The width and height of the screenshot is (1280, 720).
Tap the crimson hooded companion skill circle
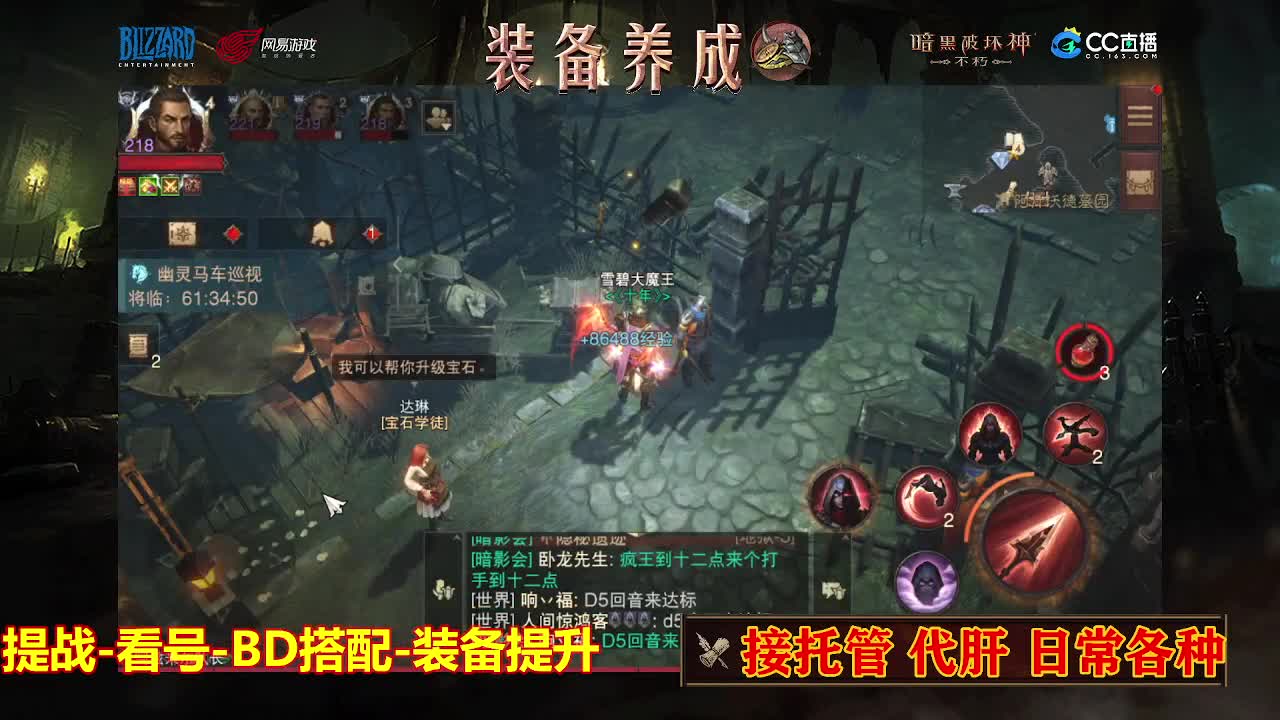tap(838, 498)
